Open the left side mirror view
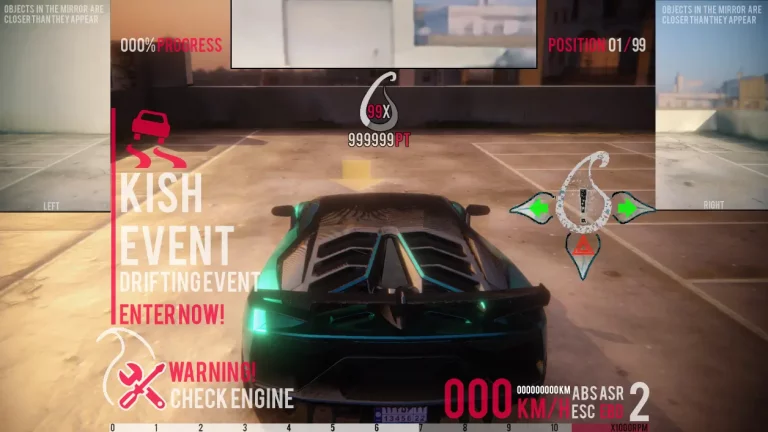Viewport: 768px width, 432px height. (x=54, y=110)
